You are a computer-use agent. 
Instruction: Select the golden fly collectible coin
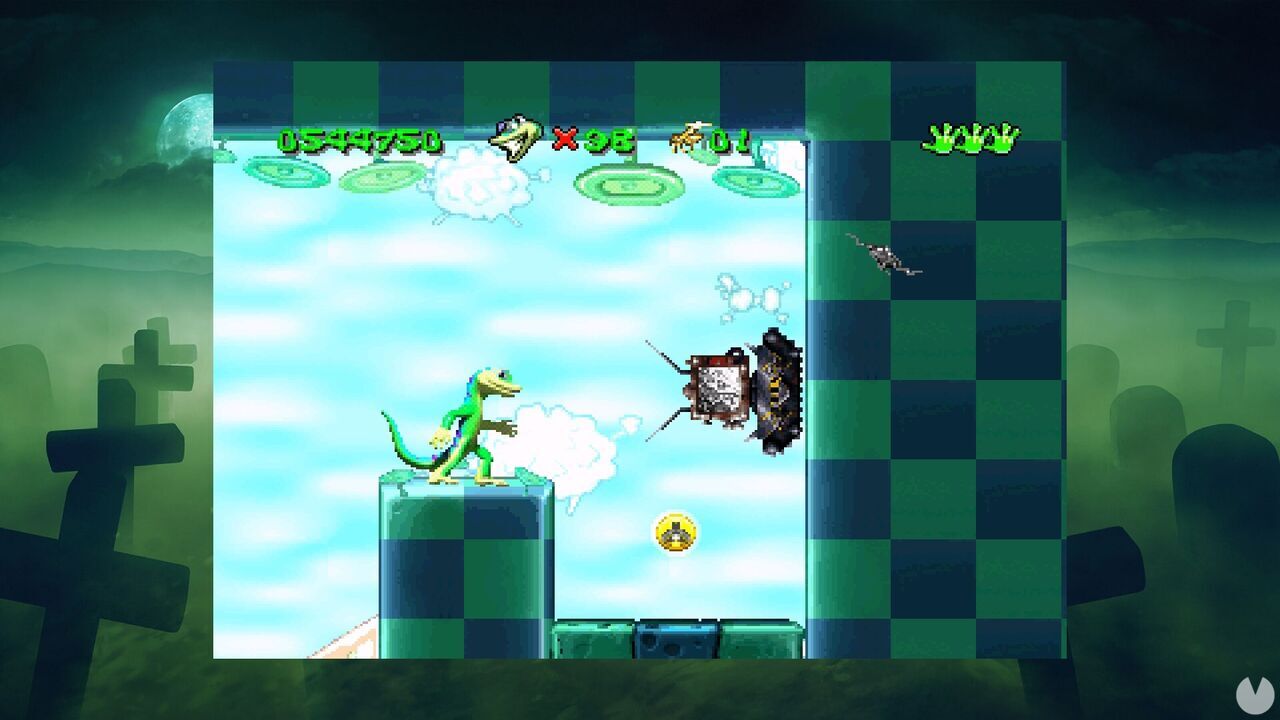pyautogui.click(x=674, y=534)
